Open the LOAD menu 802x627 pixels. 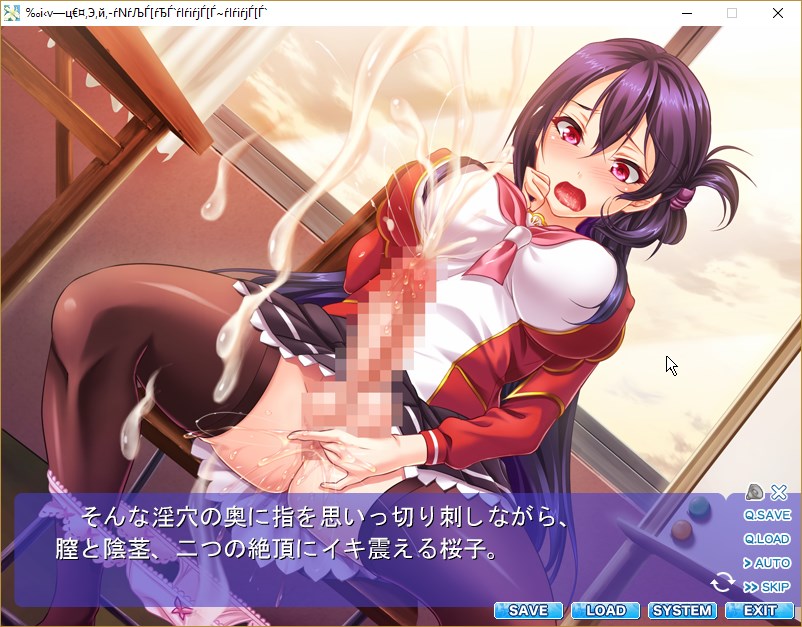605,610
